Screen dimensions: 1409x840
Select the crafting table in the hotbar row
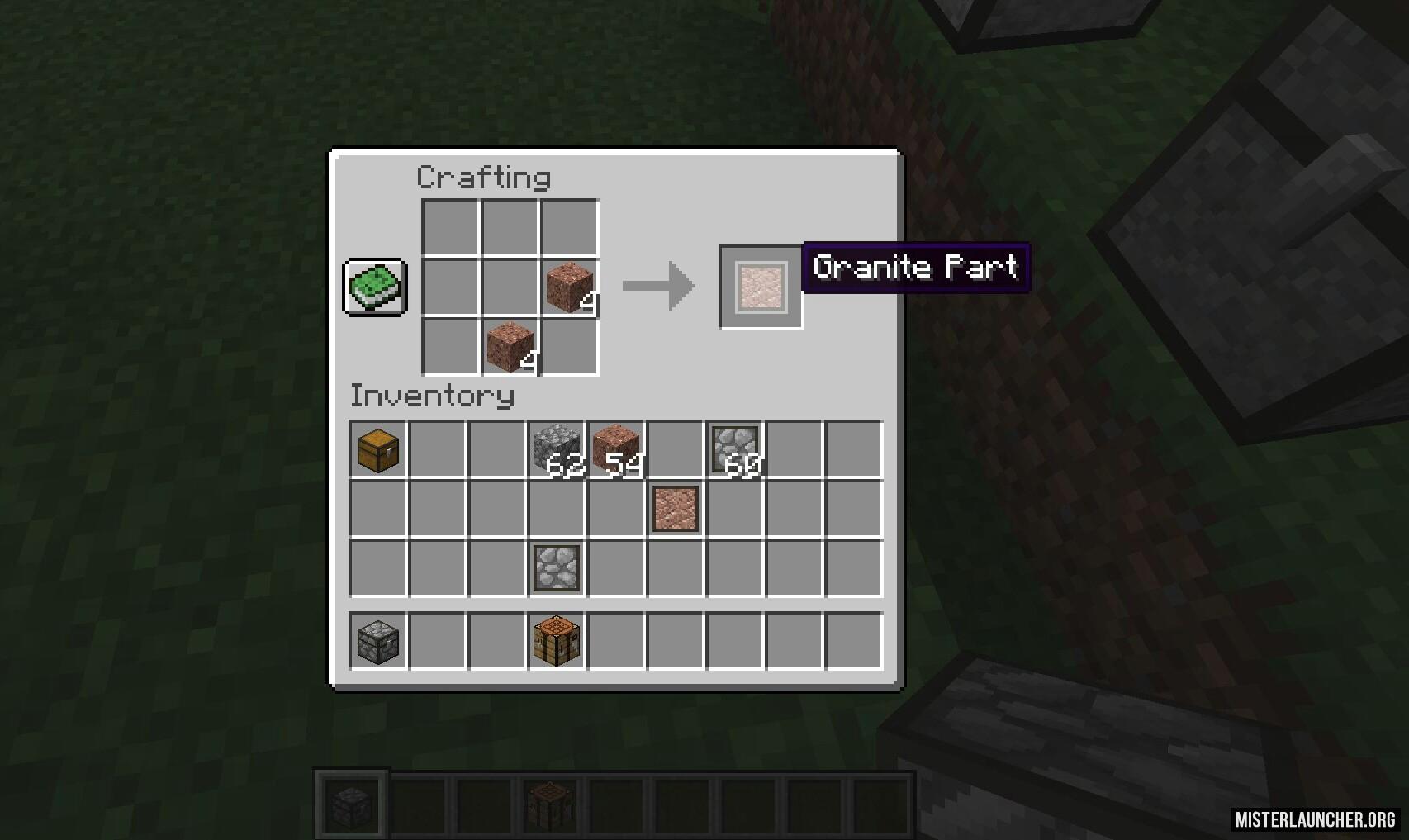(557, 641)
